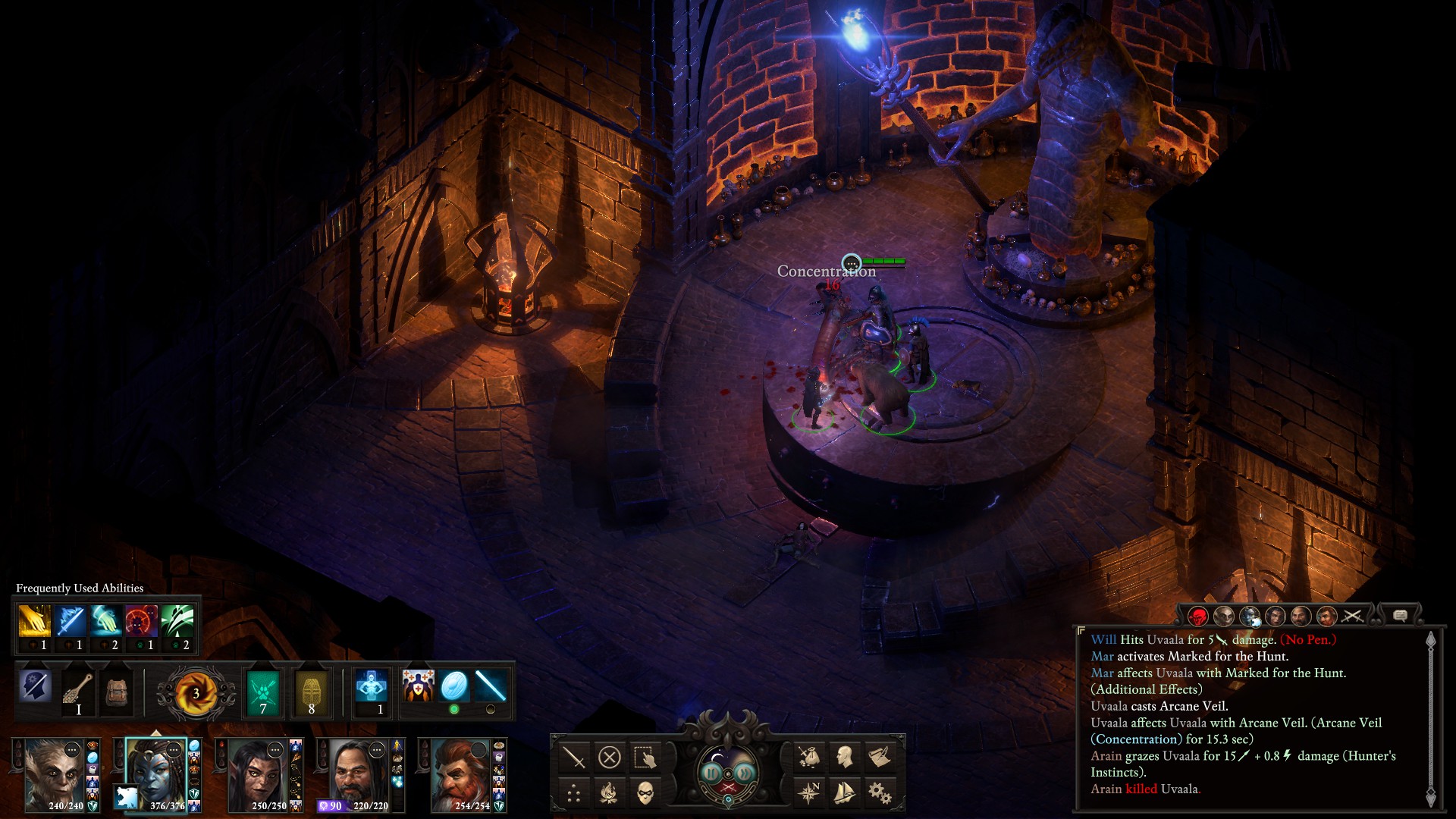Pause the game with the pause button

coord(711,773)
